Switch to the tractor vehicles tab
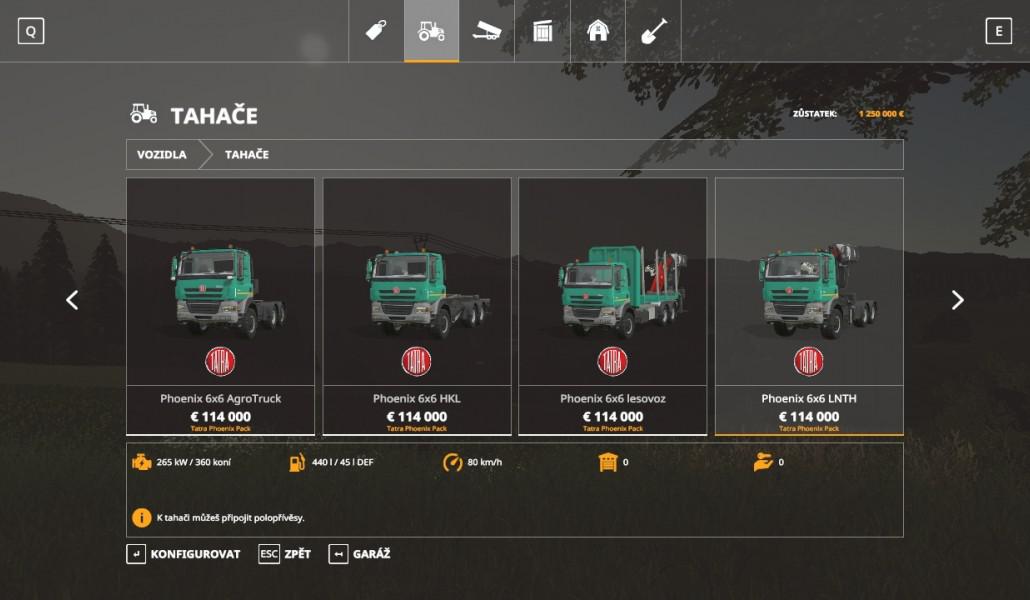 pyautogui.click(x=431, y=31)
